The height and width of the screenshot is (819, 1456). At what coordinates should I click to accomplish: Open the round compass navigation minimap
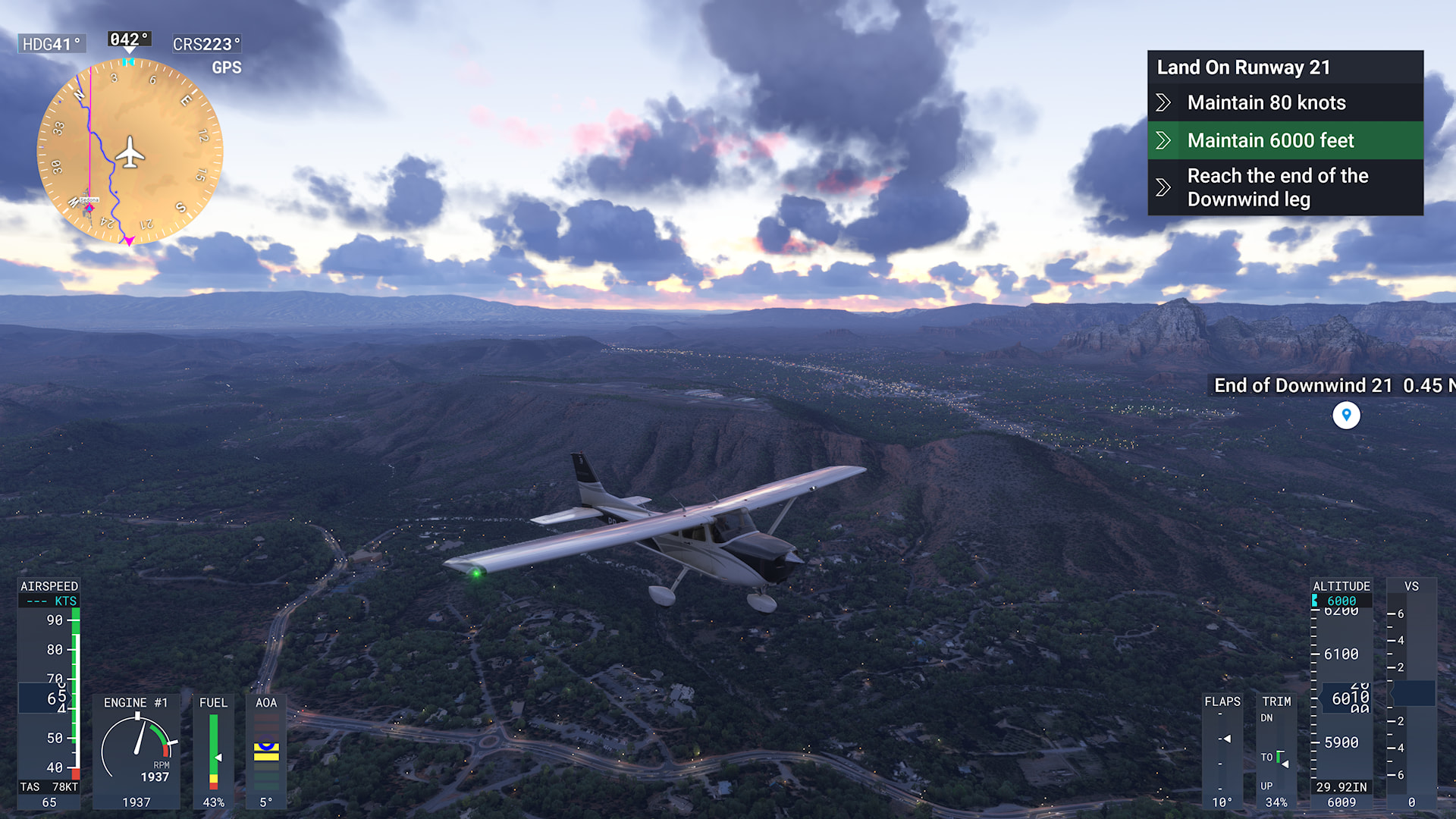[130, 152]
